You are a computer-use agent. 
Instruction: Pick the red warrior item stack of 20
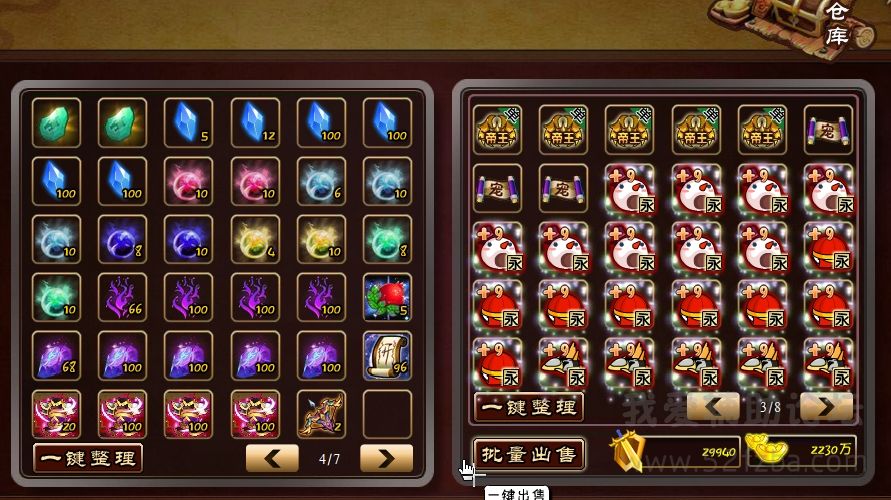[56, 413]
